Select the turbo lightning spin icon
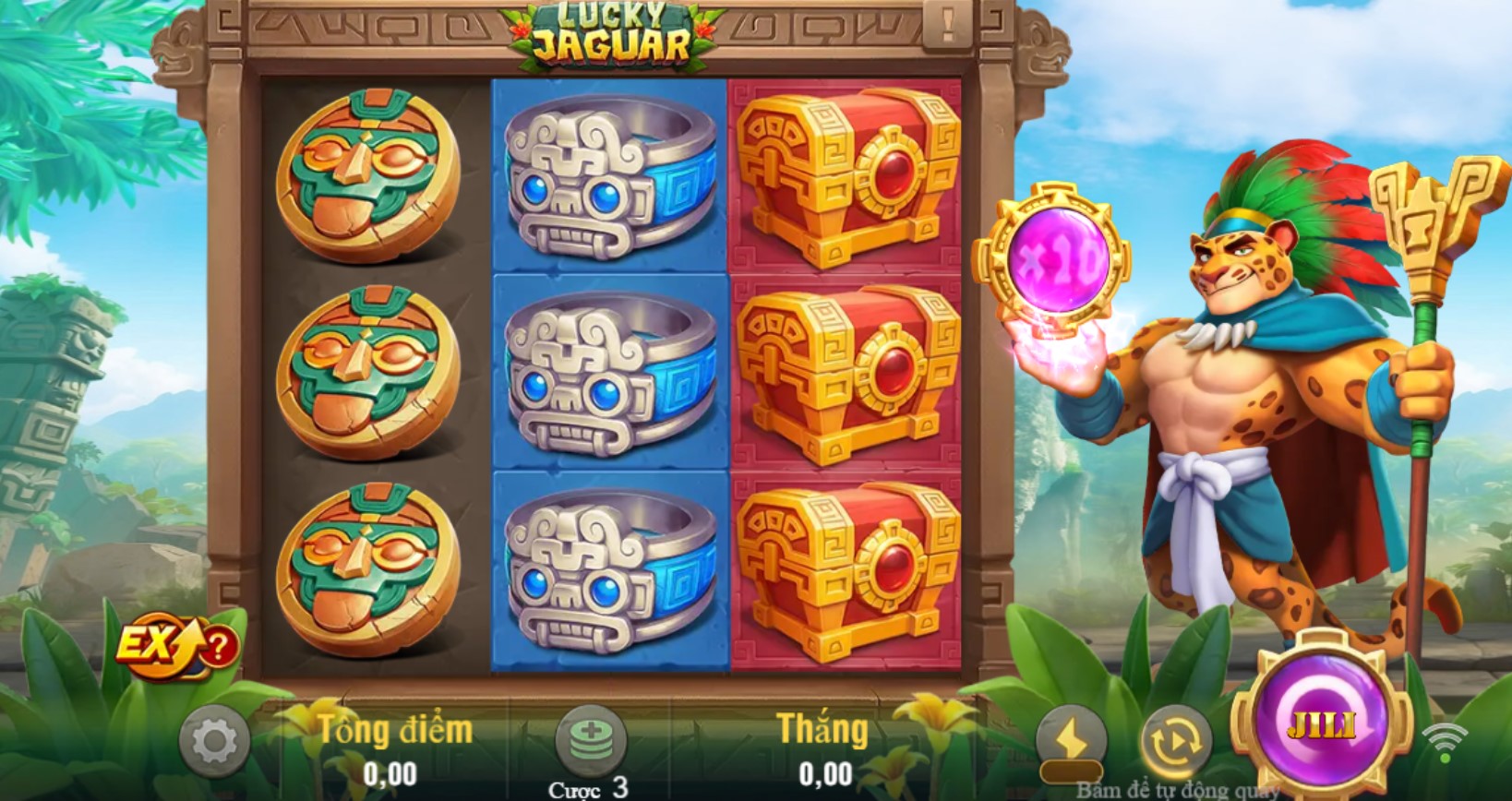The image size is (1512, 801). click(1074, 736)
